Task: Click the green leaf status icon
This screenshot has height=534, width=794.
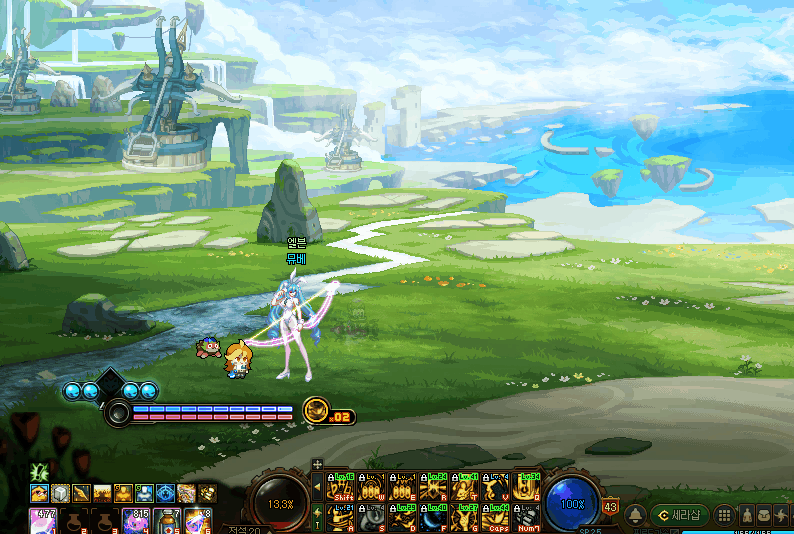Action: pos(40,471)
